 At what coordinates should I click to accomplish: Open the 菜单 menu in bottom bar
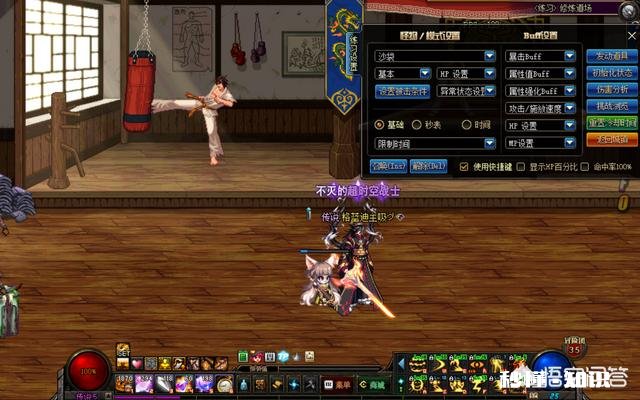click(x=342, y=383)
